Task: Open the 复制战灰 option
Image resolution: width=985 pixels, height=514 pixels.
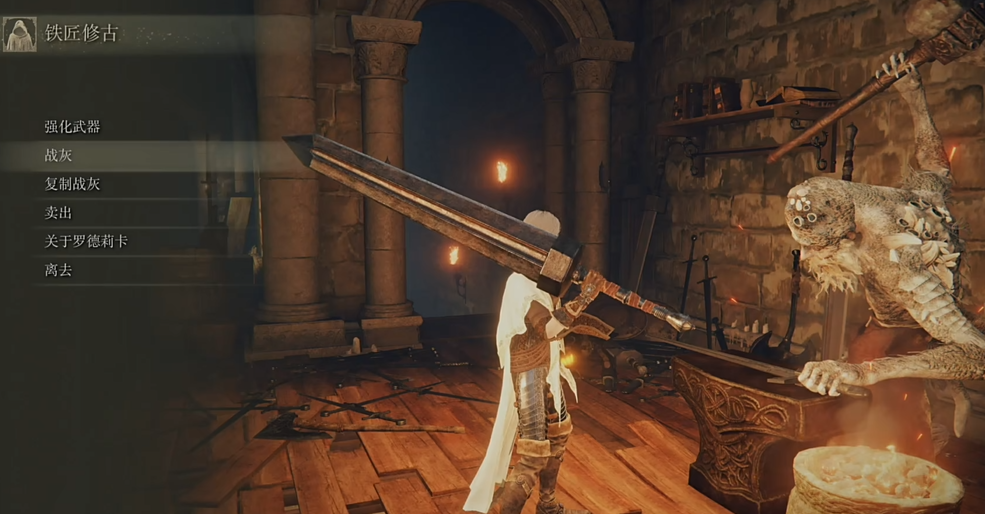Action: click(x=73, y=184)
